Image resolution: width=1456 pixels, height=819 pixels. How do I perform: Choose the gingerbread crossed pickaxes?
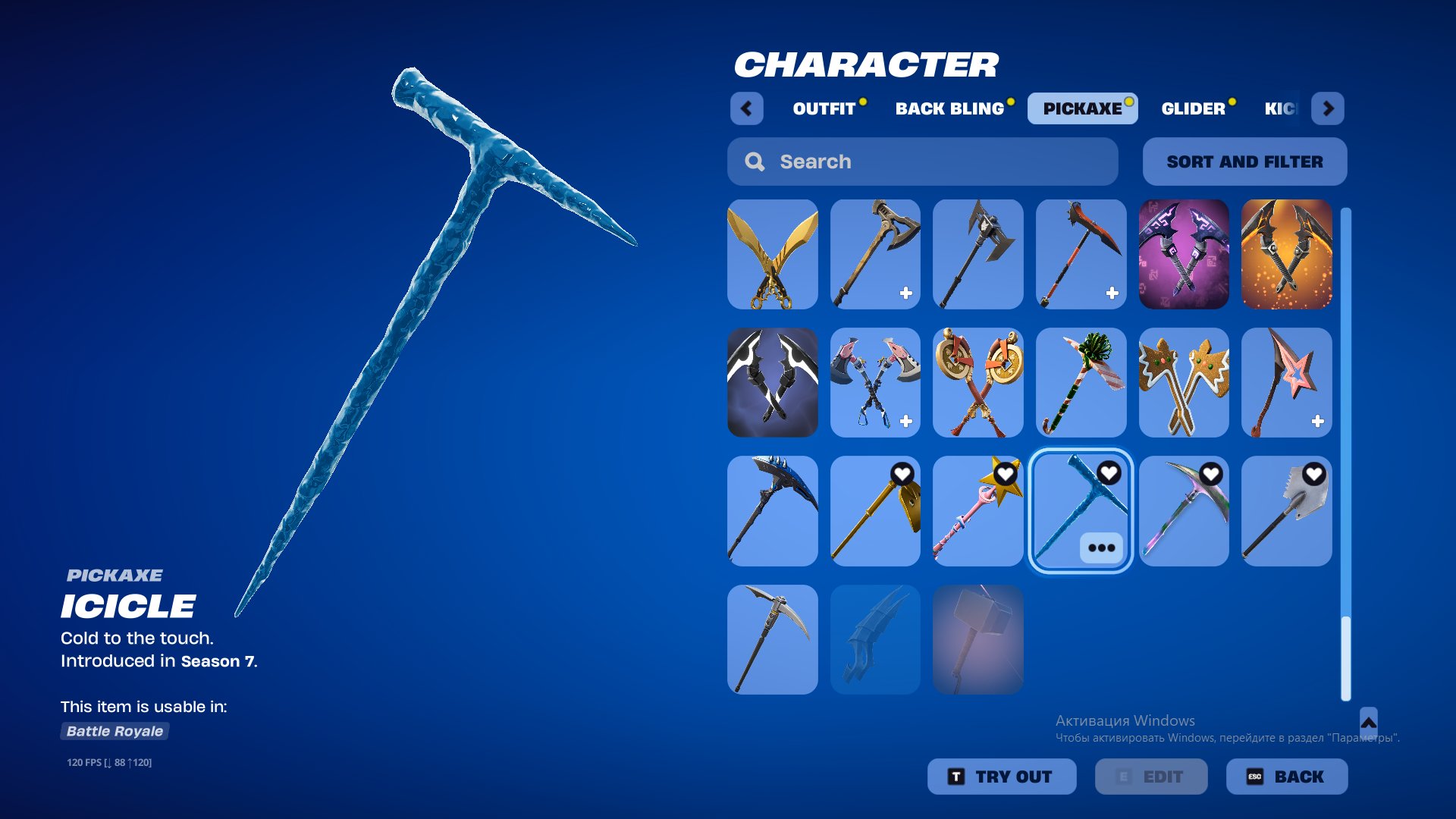pos(1183,384)
